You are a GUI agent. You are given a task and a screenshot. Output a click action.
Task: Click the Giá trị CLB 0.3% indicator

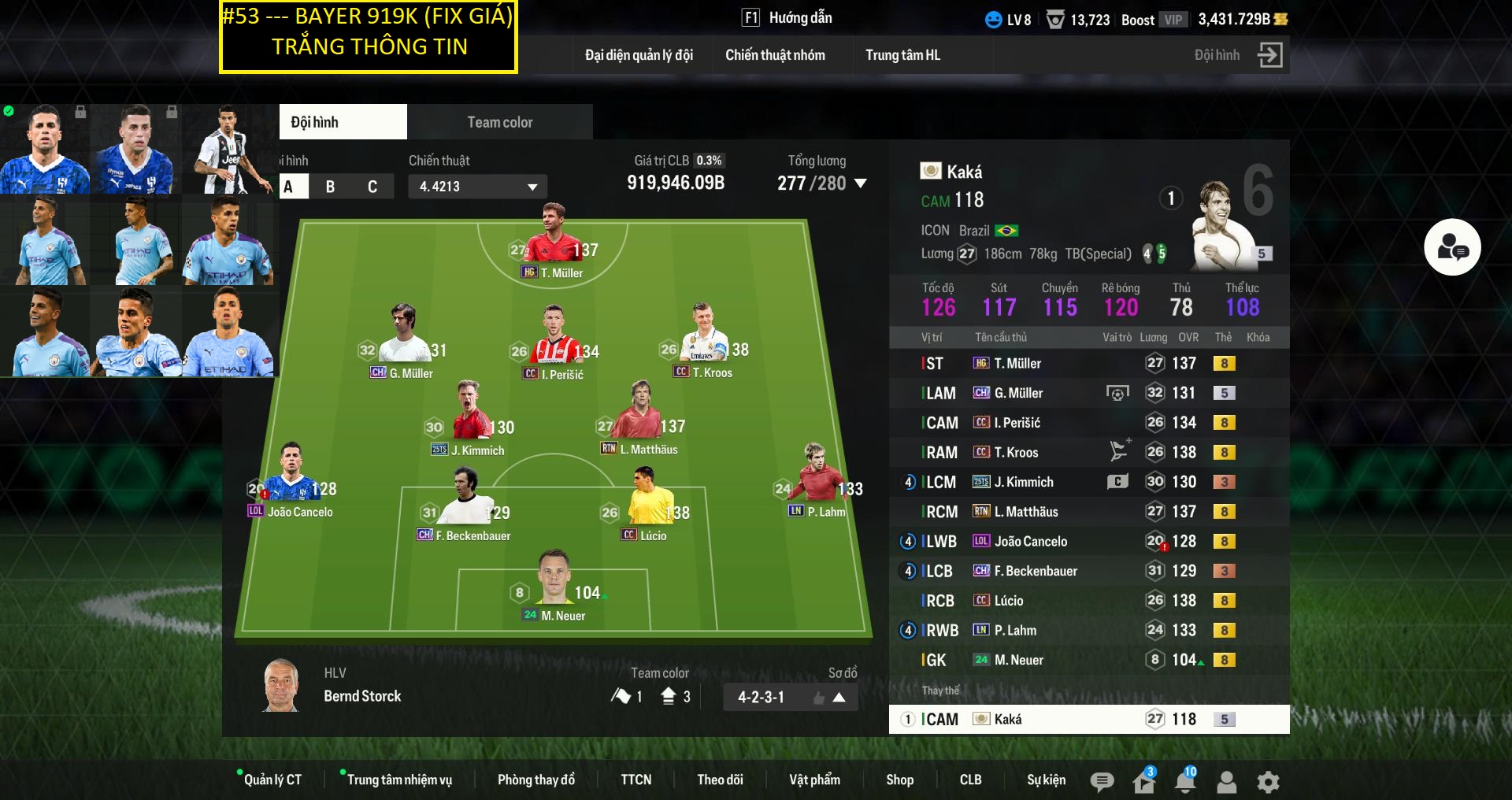click(x=710, y=160)
